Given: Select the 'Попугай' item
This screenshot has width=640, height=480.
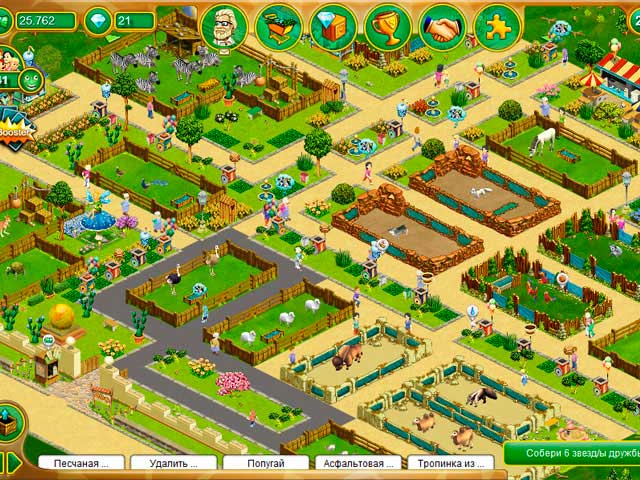Looking at the screenshot, I should click(x=265, y=463).
